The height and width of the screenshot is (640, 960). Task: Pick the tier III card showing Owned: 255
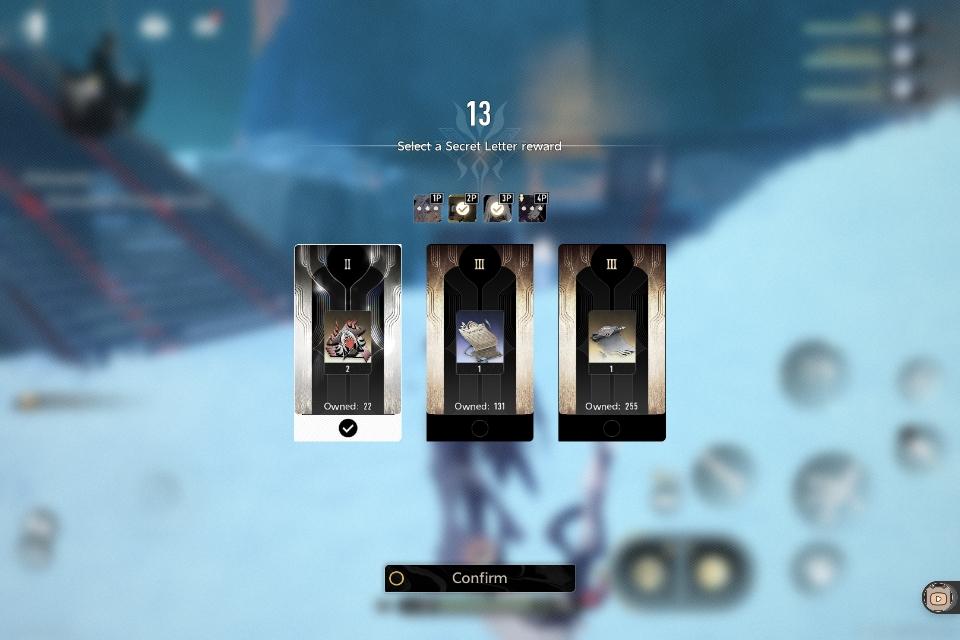pyautogui.click(x=612, y=342)
